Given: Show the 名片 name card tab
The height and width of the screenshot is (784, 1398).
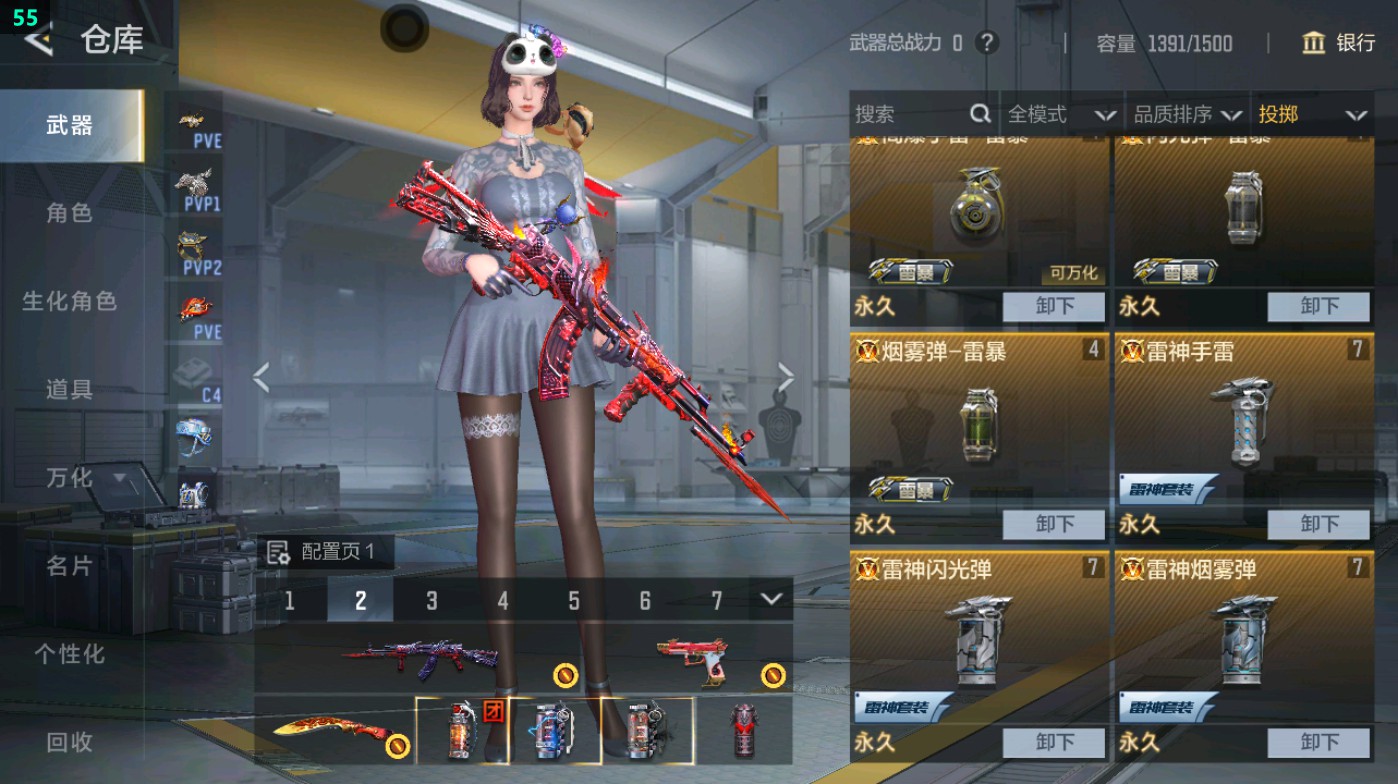Looking at the screenshot, I should point(70,566).
